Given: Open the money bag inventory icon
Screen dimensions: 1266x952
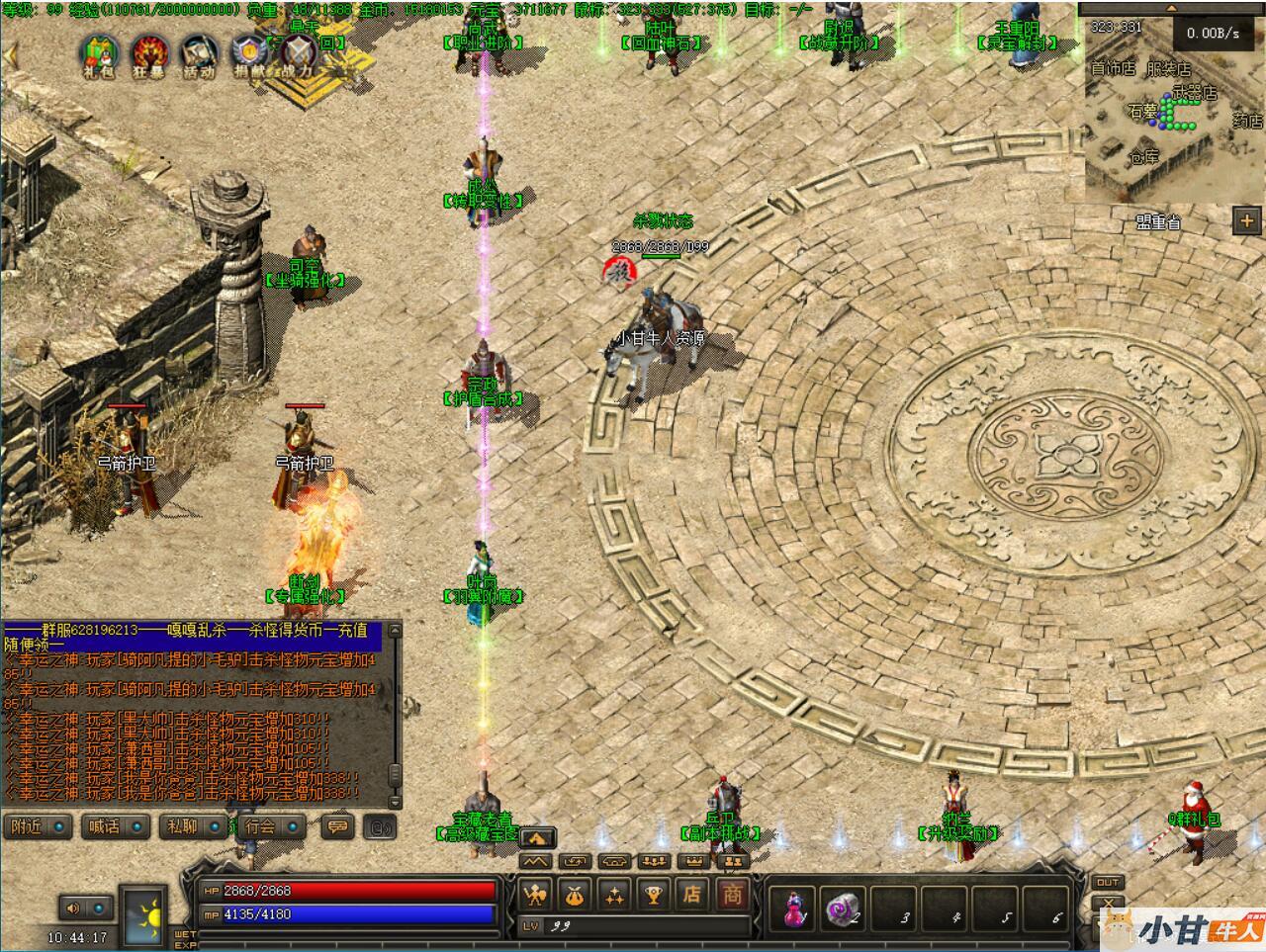Looking at the screenshot, I should click(x=575, y=896).
